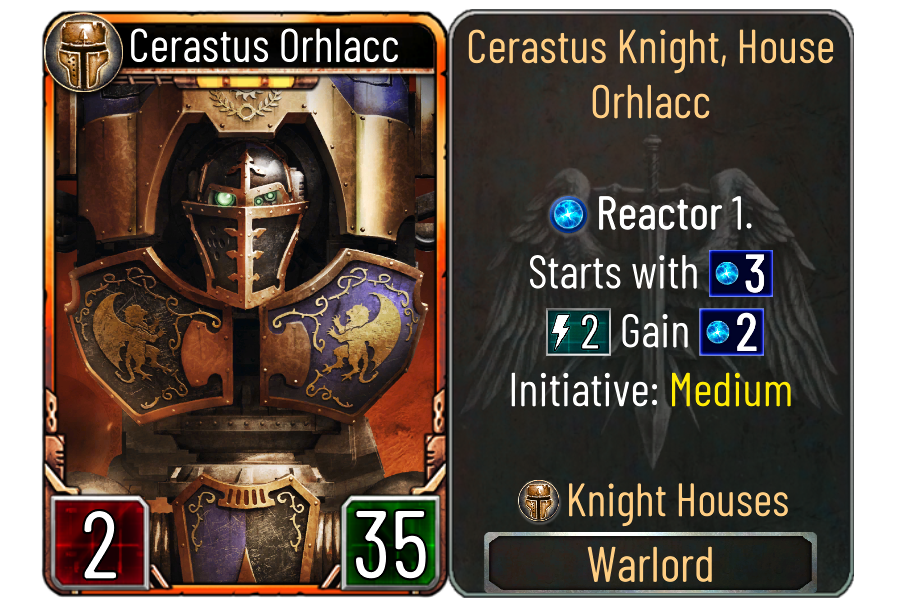Click the Warlord label box
The height and width of the screenshot is (600, 900).
pyautogui.click(x=650, y=564)
